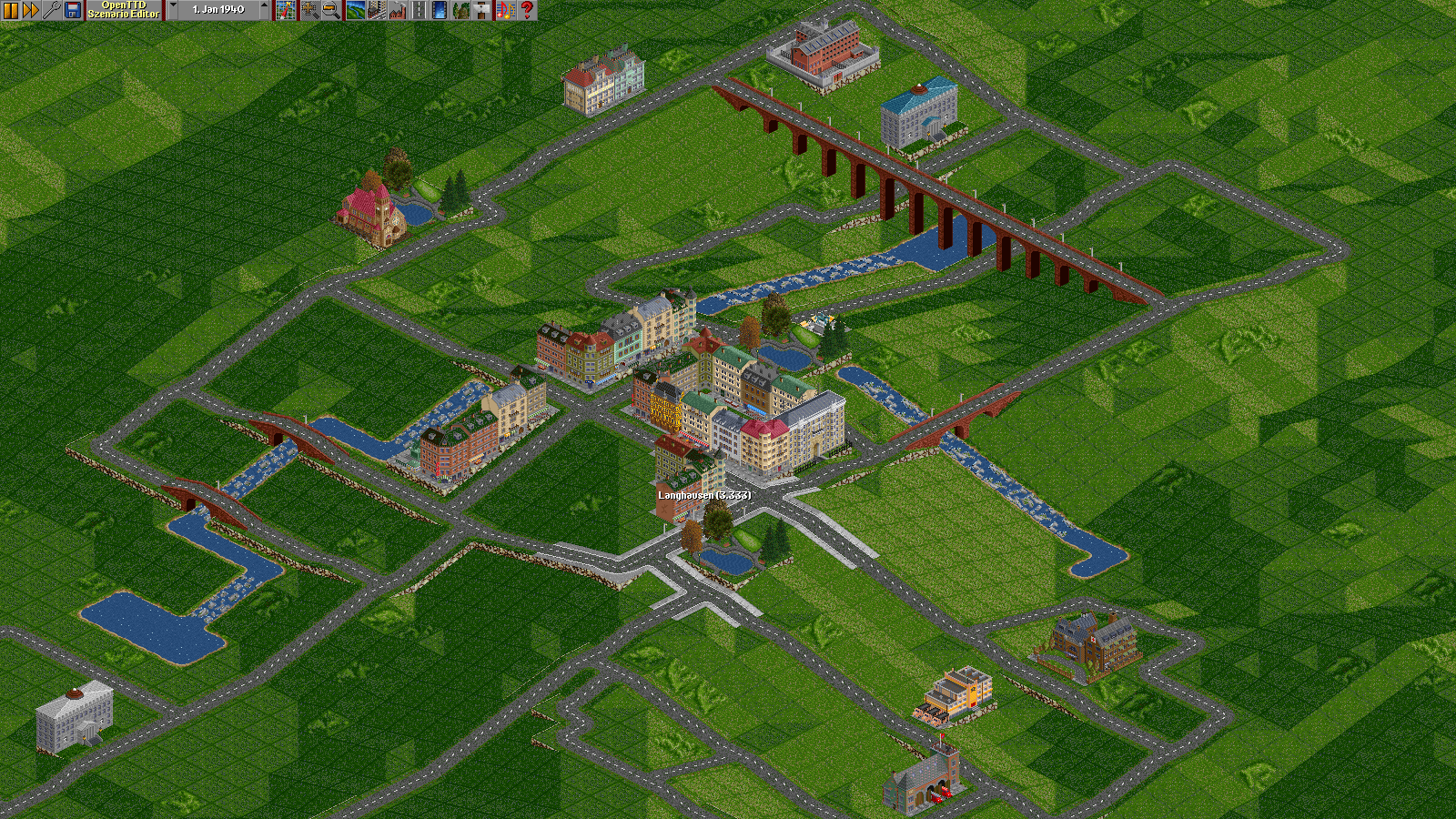Select the road construction tool

click(x=419, y=10)
